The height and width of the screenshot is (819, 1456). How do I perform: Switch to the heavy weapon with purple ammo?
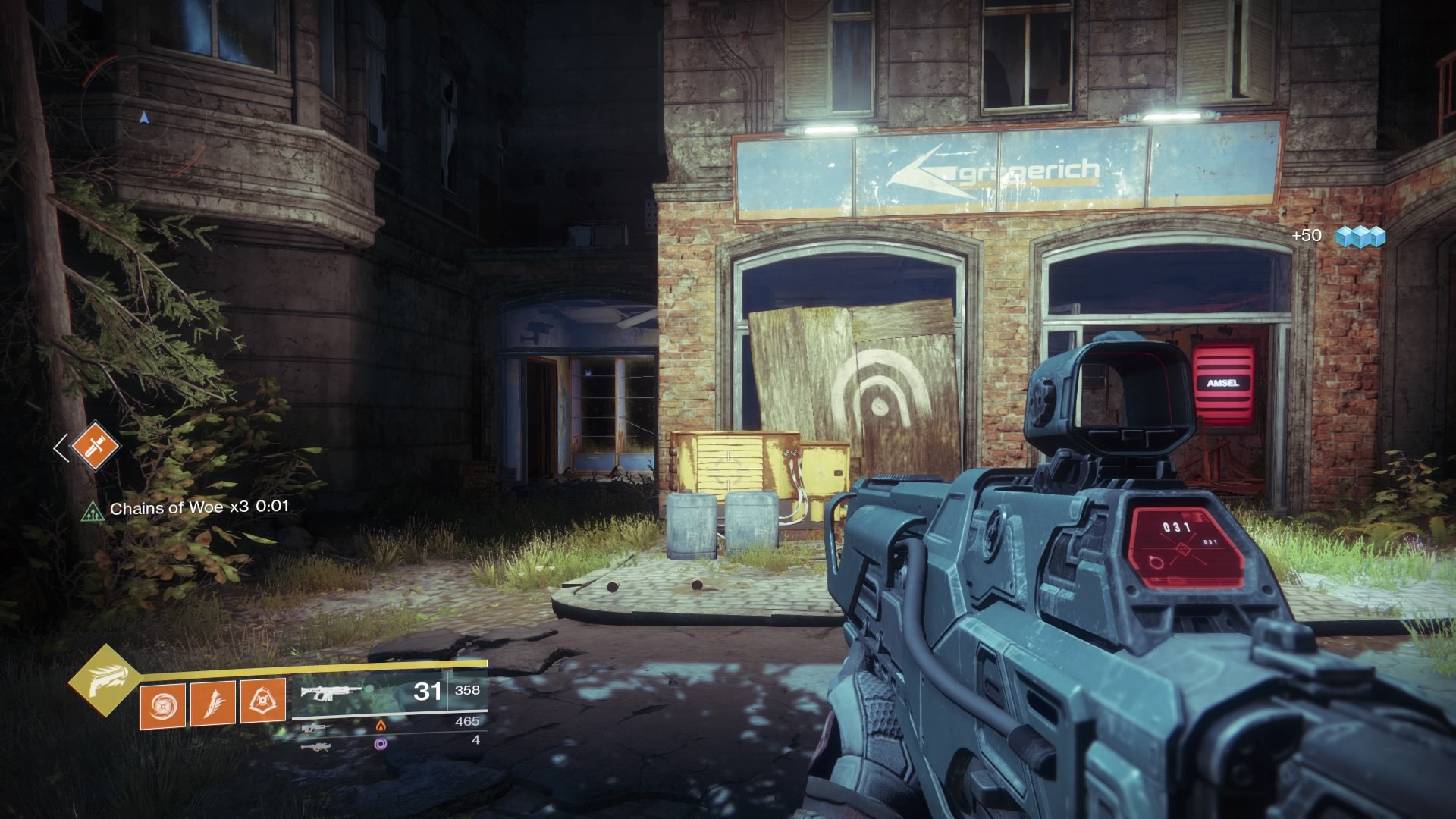(315, 746)
